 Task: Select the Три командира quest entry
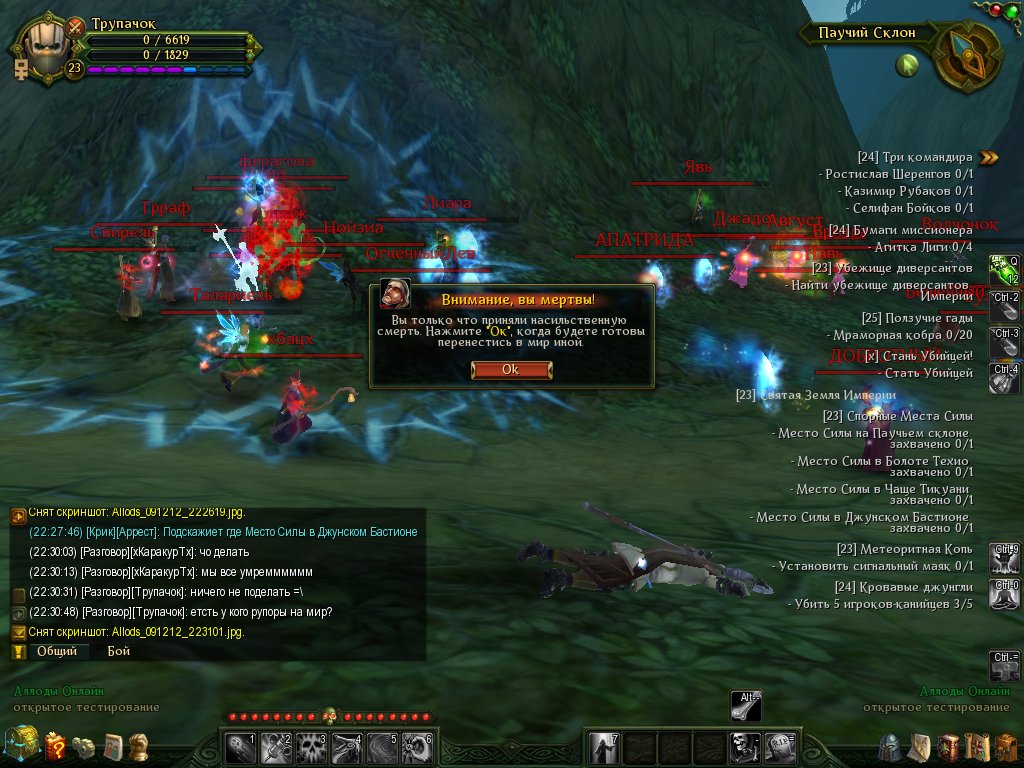point(914,157)
